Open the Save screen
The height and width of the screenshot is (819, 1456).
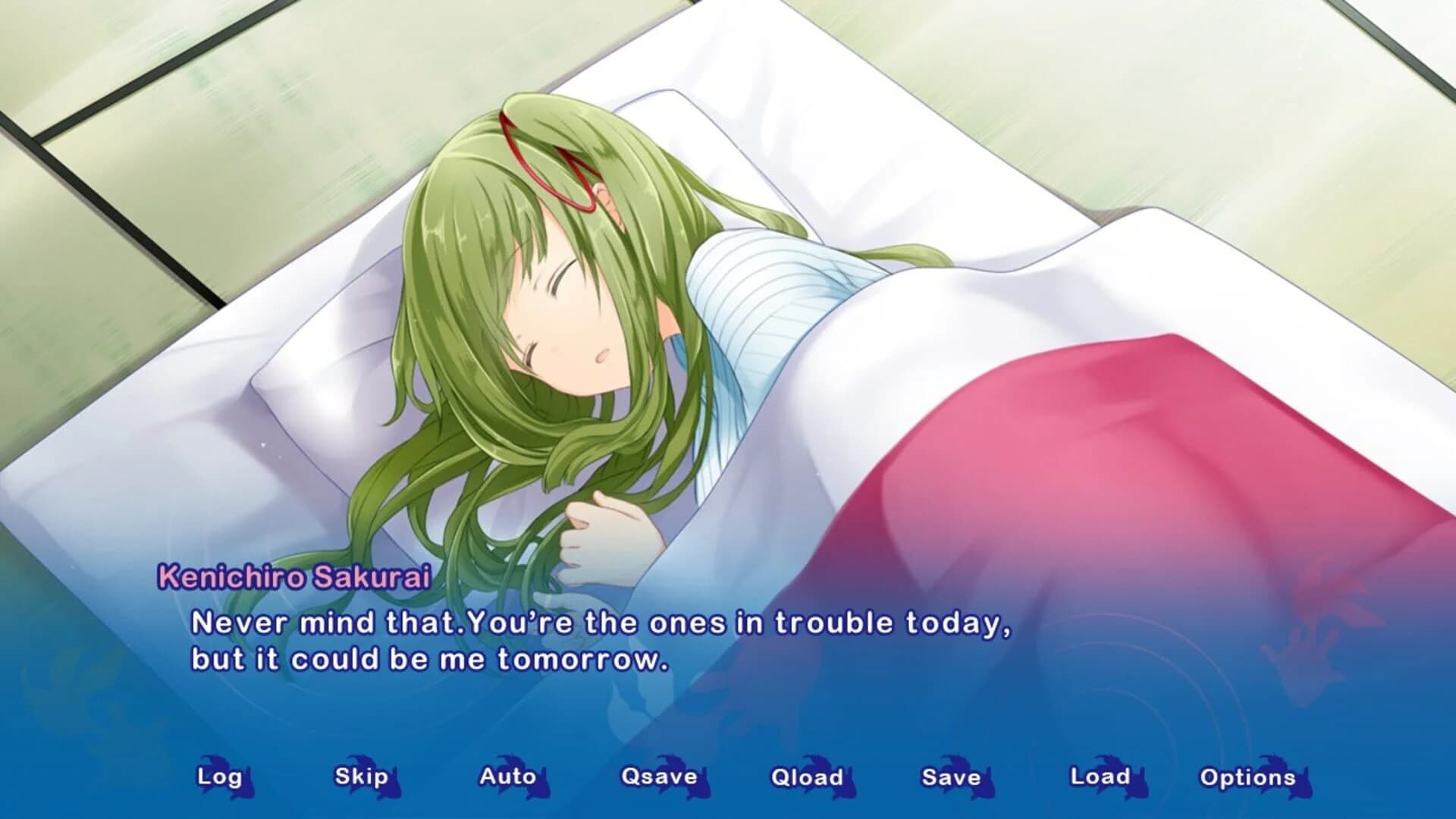point(951,777)
